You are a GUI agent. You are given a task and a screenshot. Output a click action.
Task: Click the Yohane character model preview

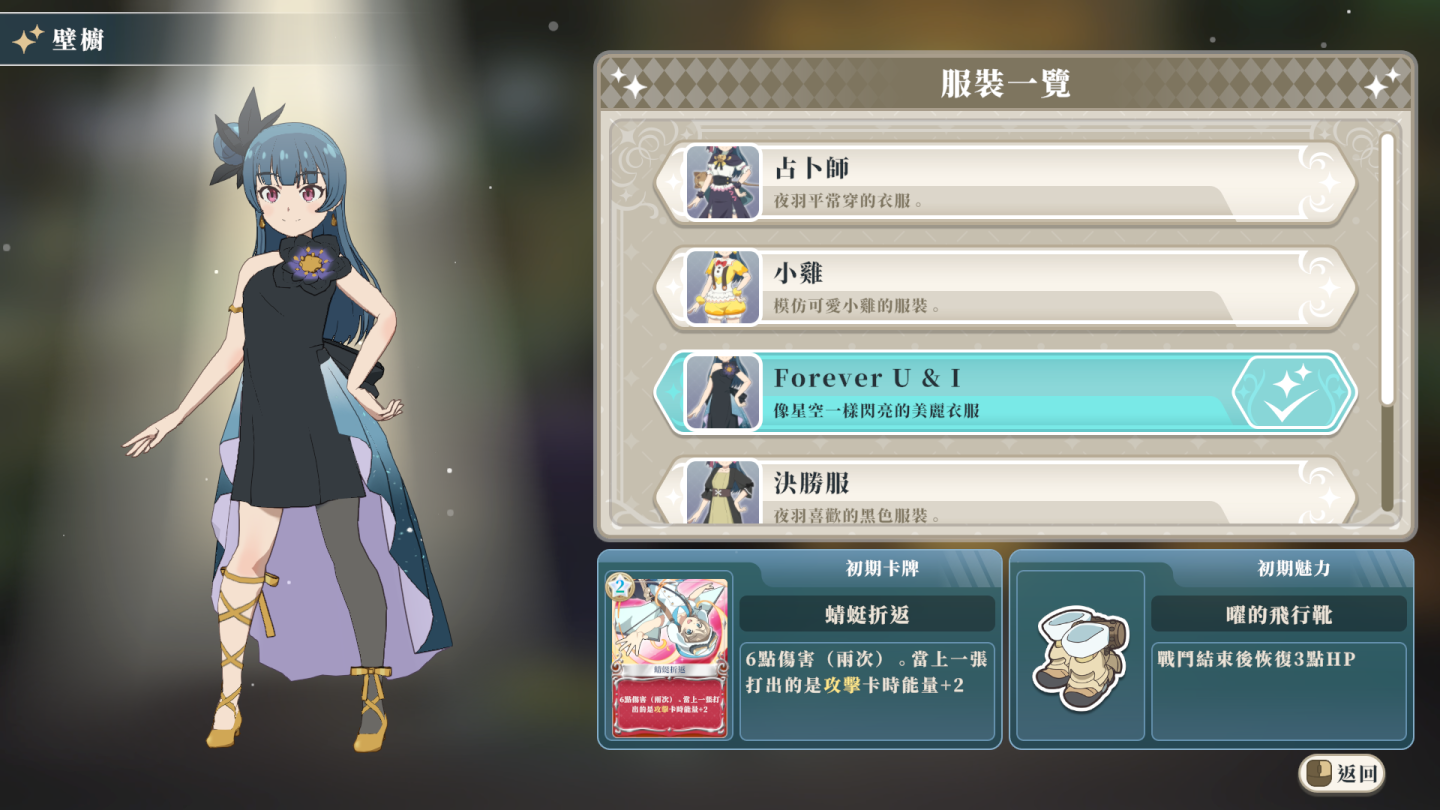pyautogui.click(x=290, y=400)
